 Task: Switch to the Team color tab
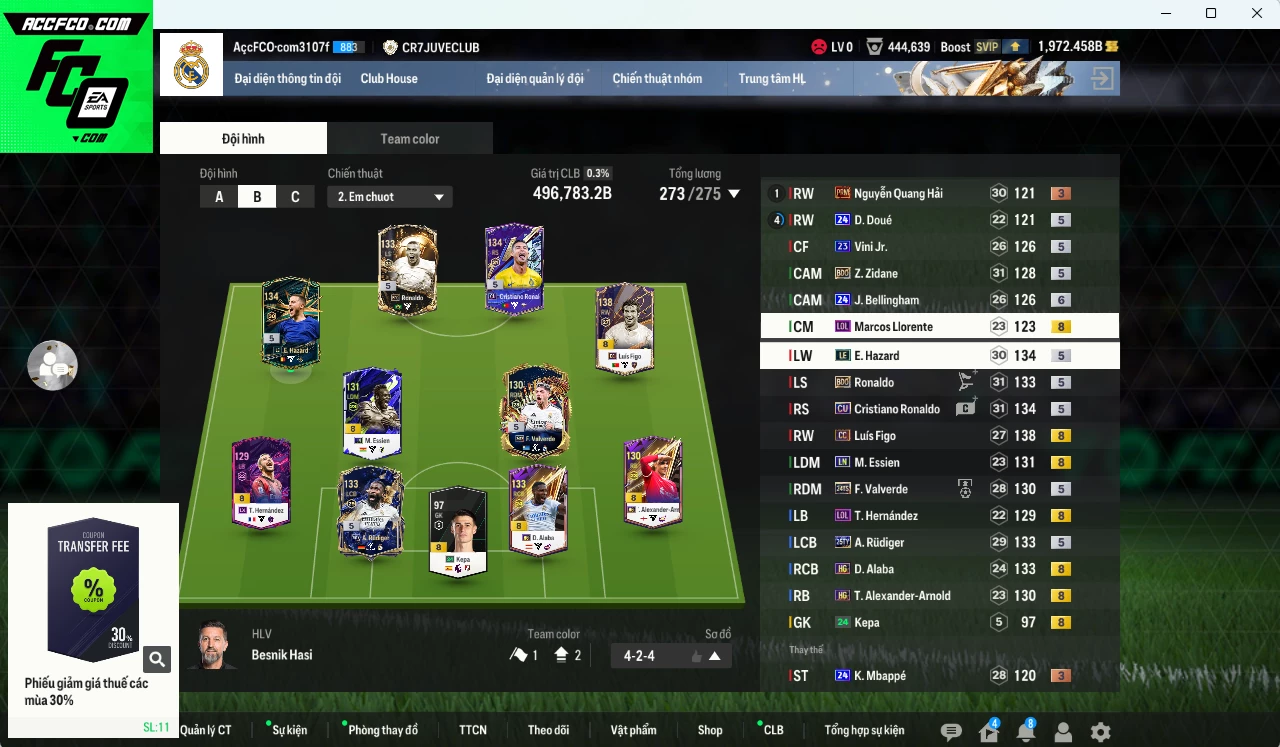point(409,138)
